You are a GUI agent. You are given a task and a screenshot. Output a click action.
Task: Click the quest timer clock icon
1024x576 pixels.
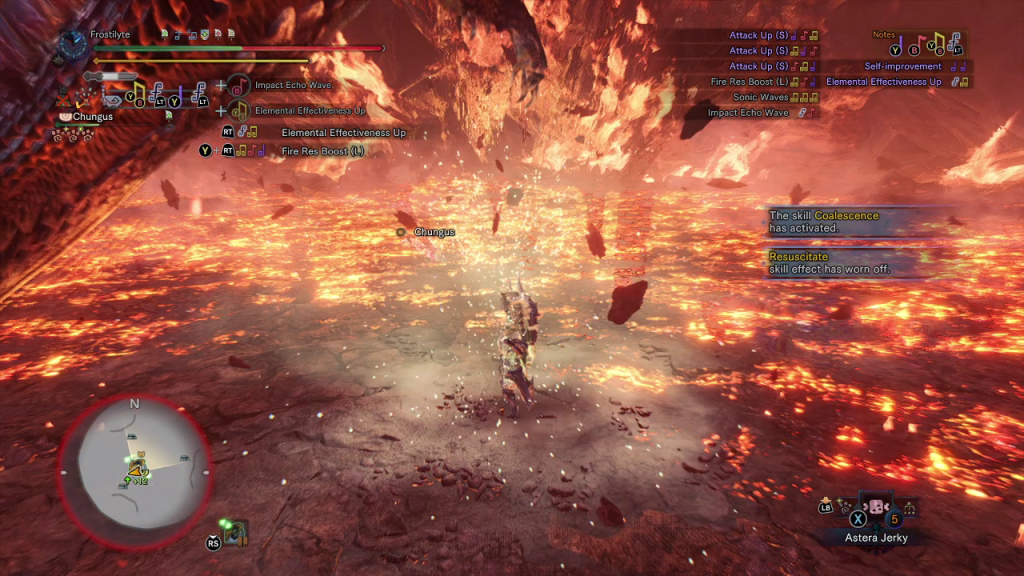73,43
